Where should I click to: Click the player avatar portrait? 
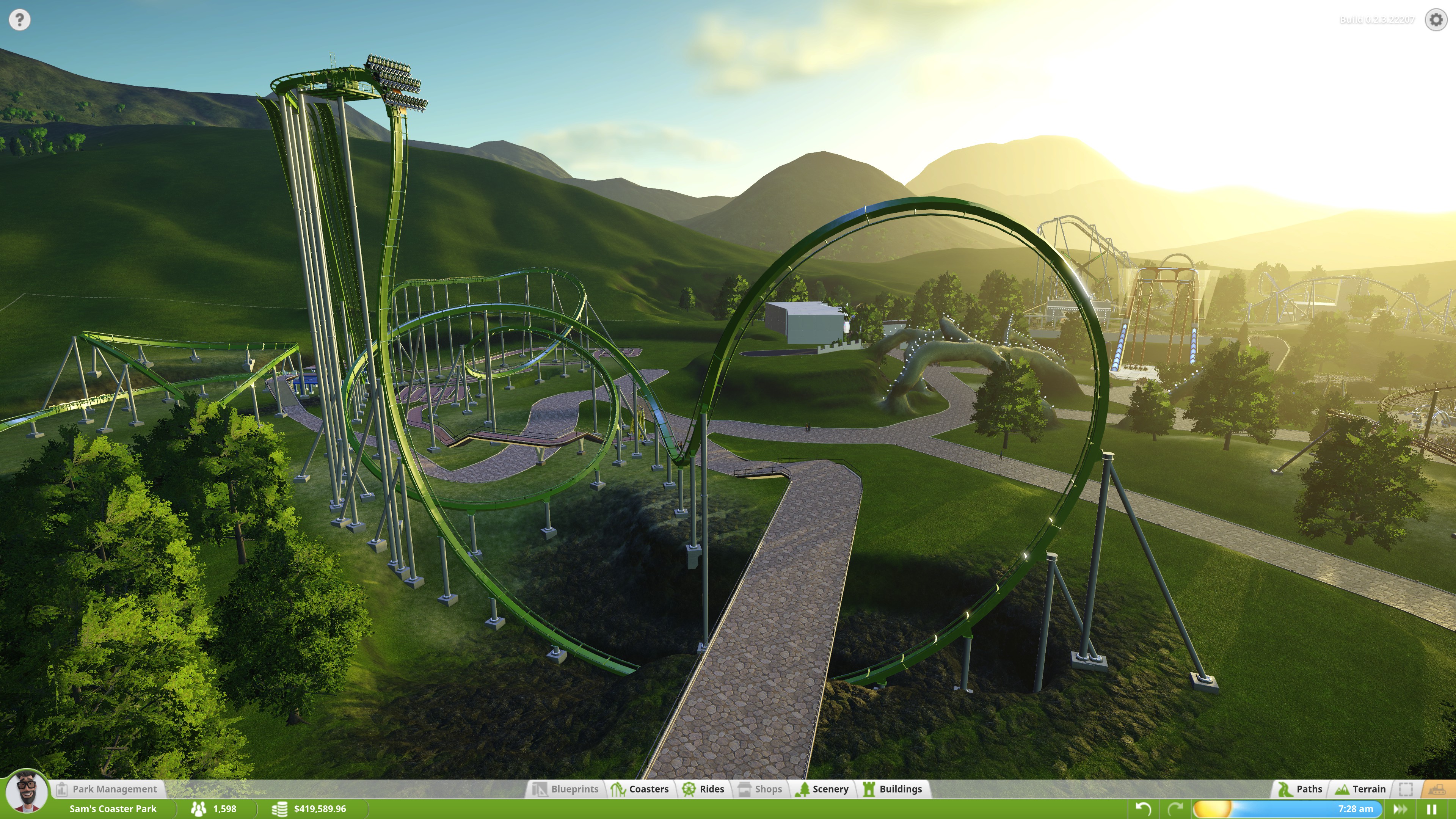(x=26, y=792)
